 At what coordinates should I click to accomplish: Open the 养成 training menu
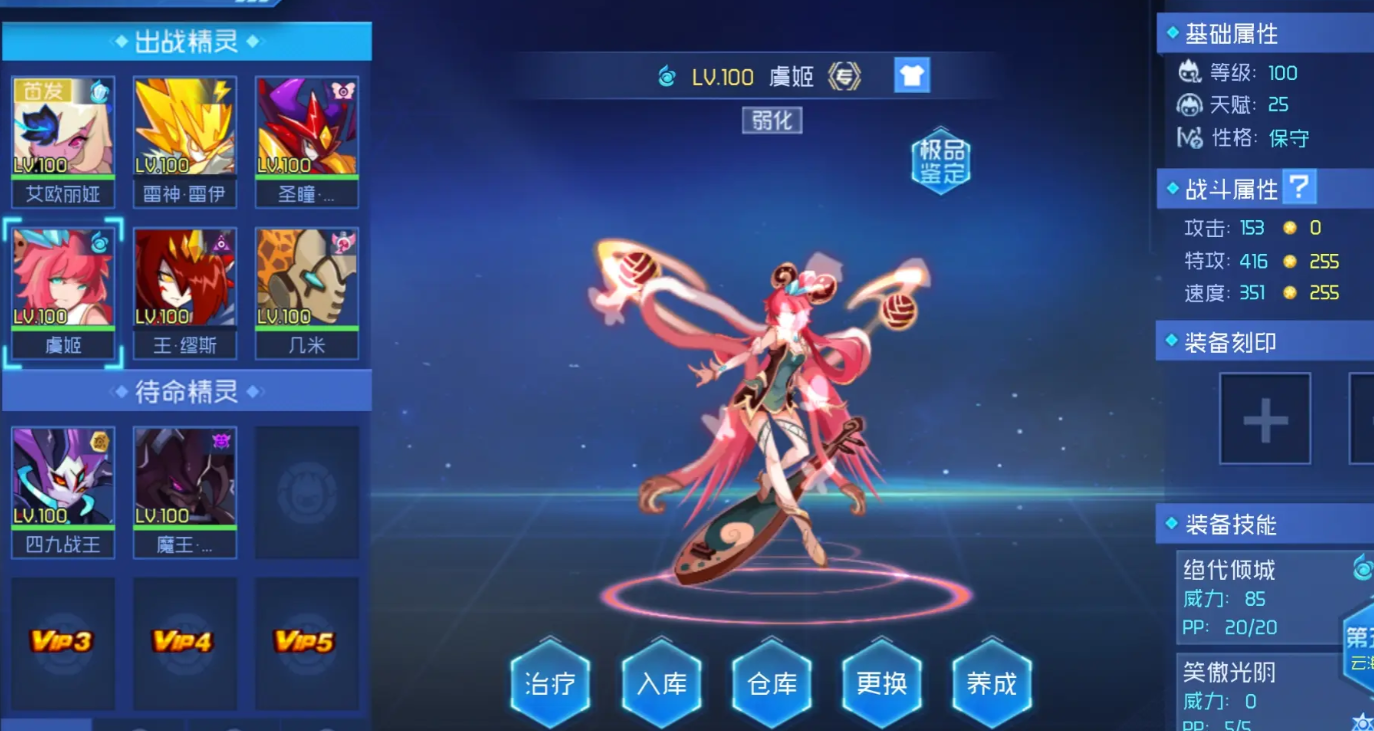click(x=991, y=684)
